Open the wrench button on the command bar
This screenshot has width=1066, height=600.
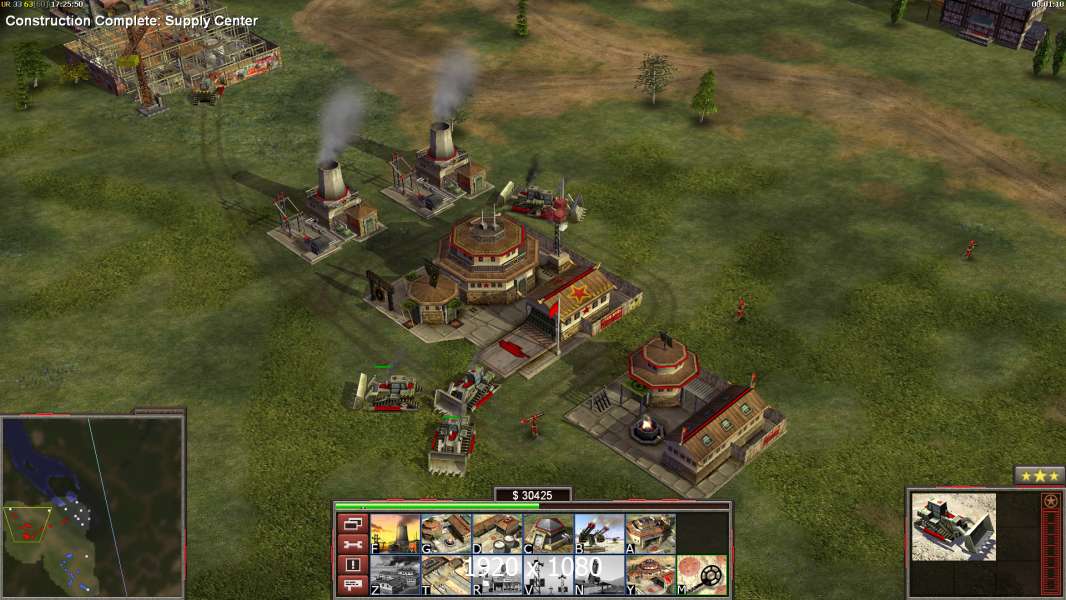tap(351, 544)
